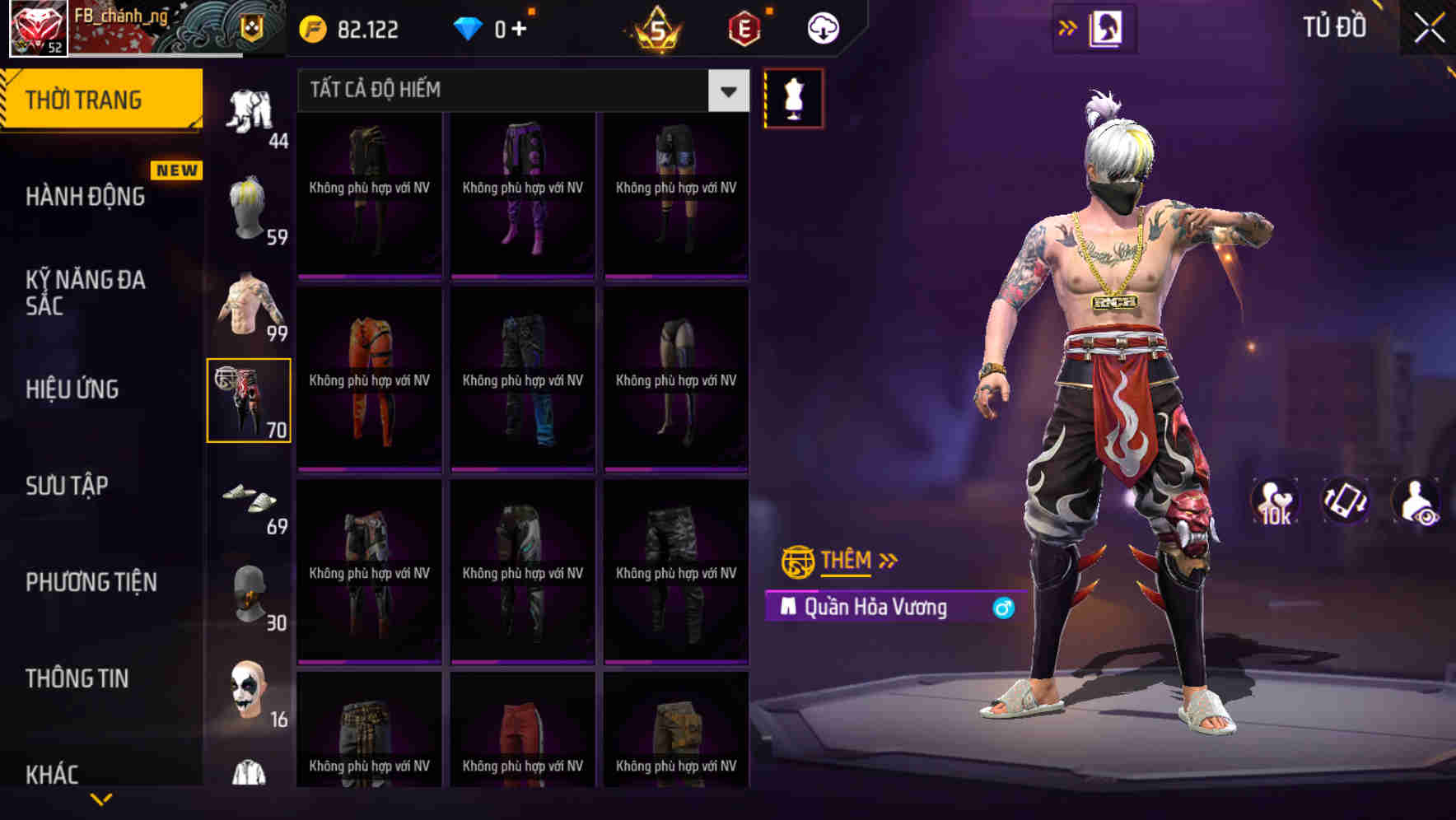Select the mannequin preset icon

click(x=793, y=97)
